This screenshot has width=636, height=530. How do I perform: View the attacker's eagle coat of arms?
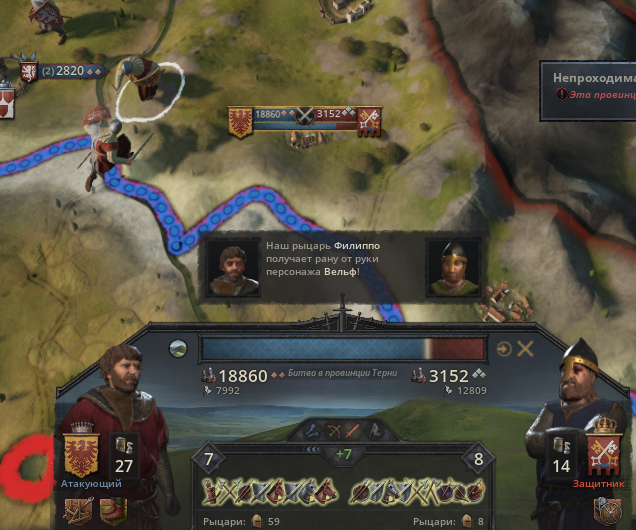pyautogui.click(x=80, y=454)
